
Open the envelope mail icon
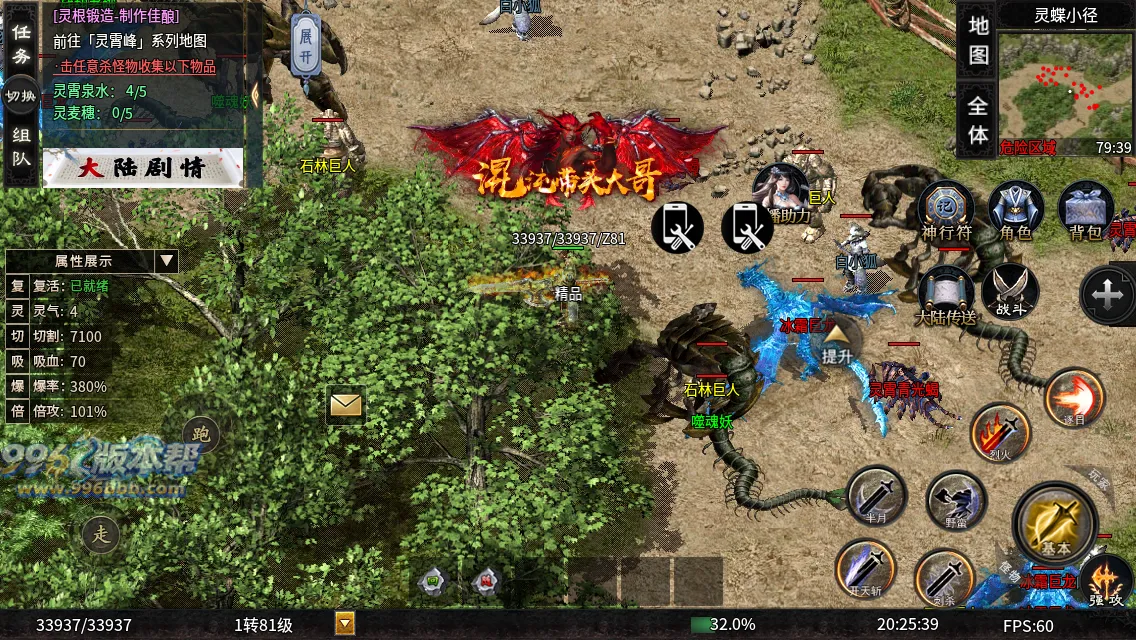point(345,404)
